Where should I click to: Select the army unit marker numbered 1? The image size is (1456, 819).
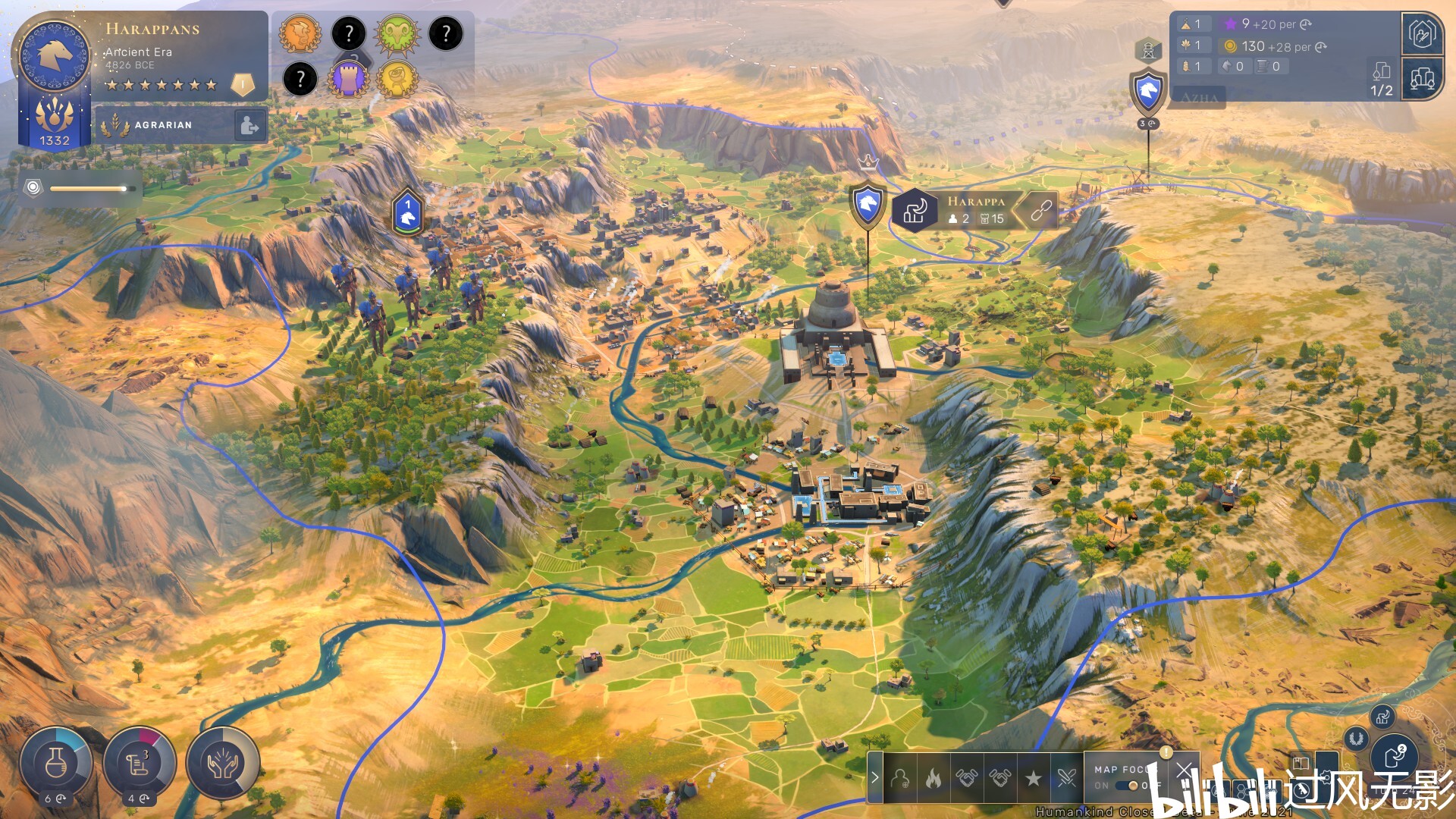click(408, 212)
